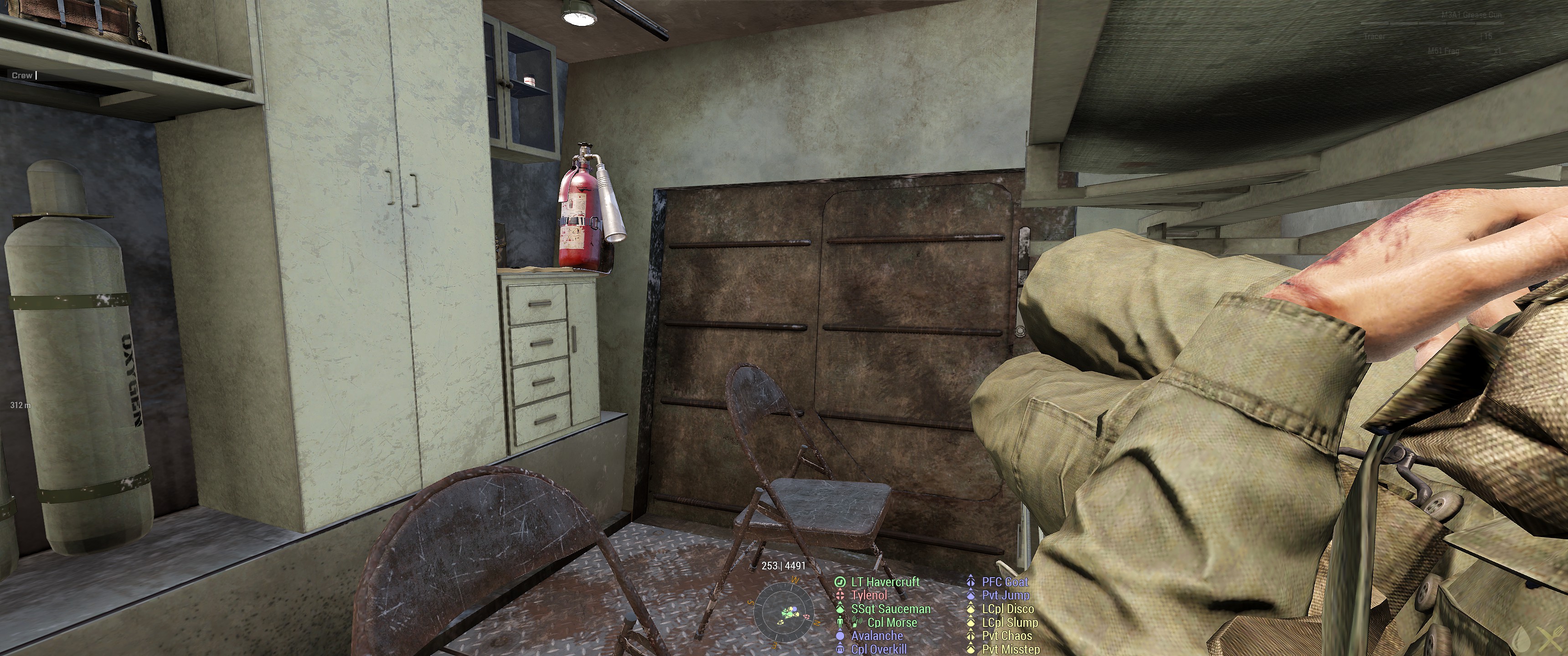The width and height of the screenshot is (1568, 656).
Task: Select LT Havercruft in the squad list
Action: pos(885,582)
